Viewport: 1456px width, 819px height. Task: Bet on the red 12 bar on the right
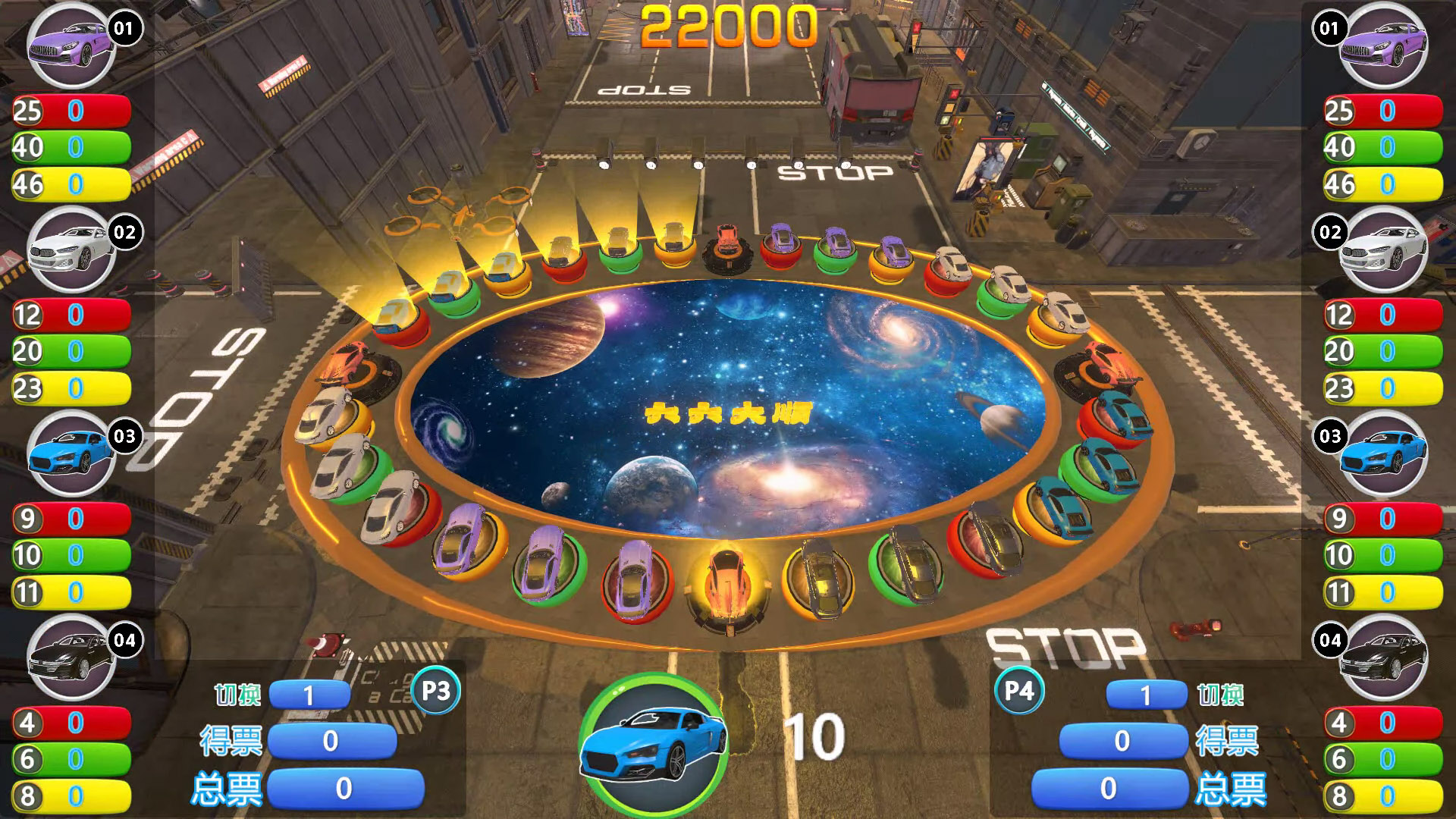coord(1384,315)
